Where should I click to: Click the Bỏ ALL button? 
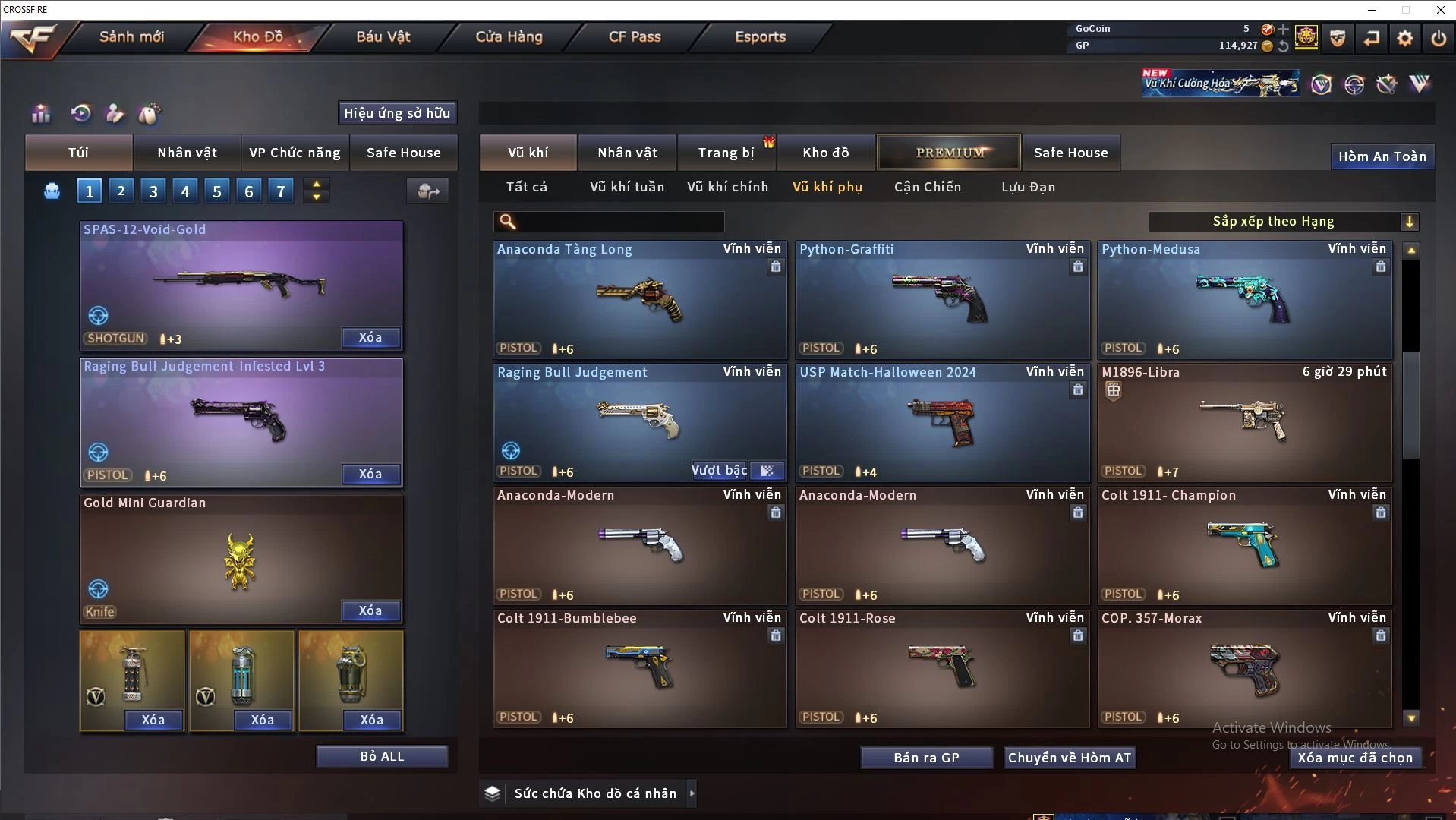click(382, 756)
